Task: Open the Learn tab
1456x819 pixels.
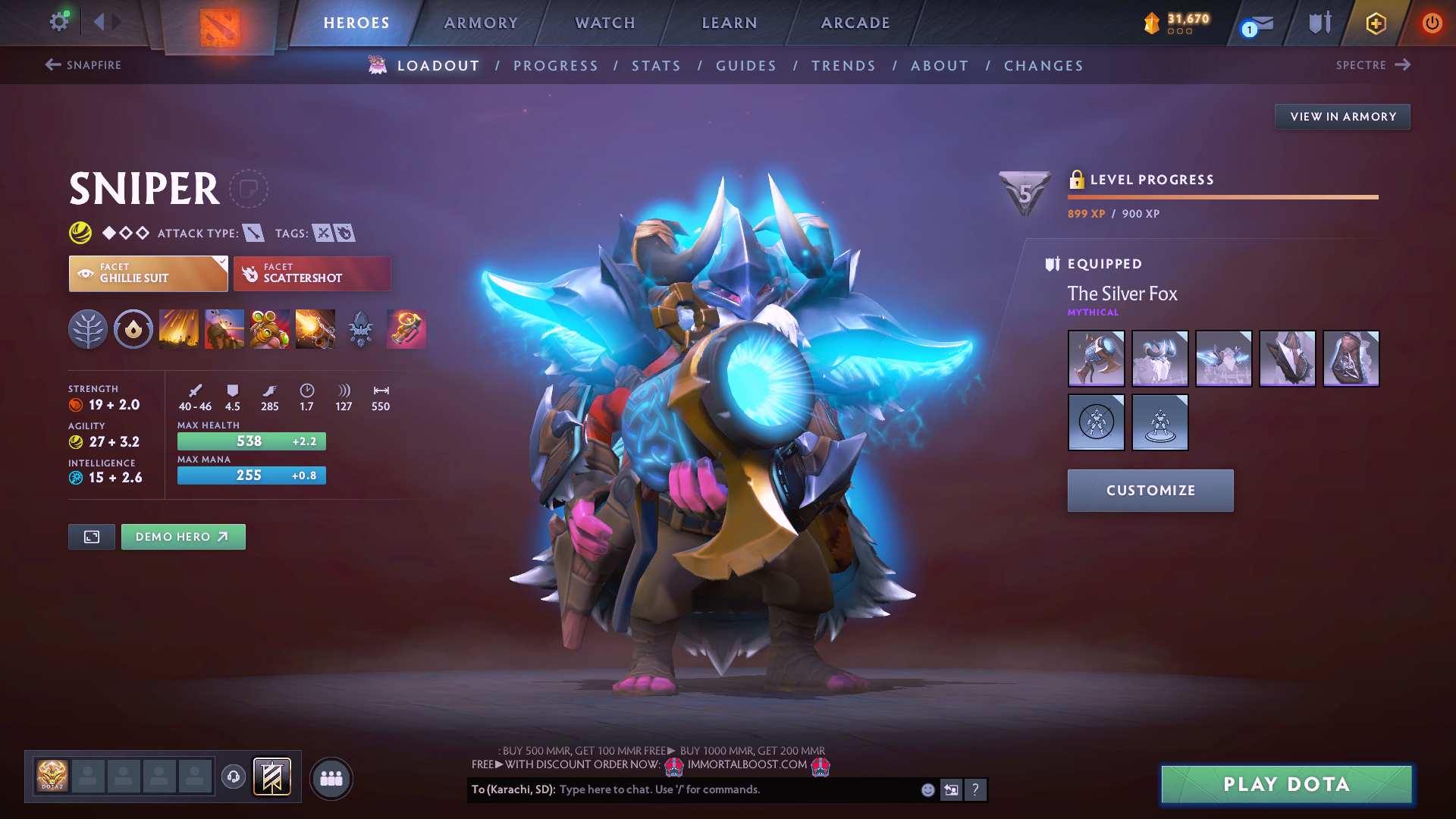Action: tap(730, 23)
